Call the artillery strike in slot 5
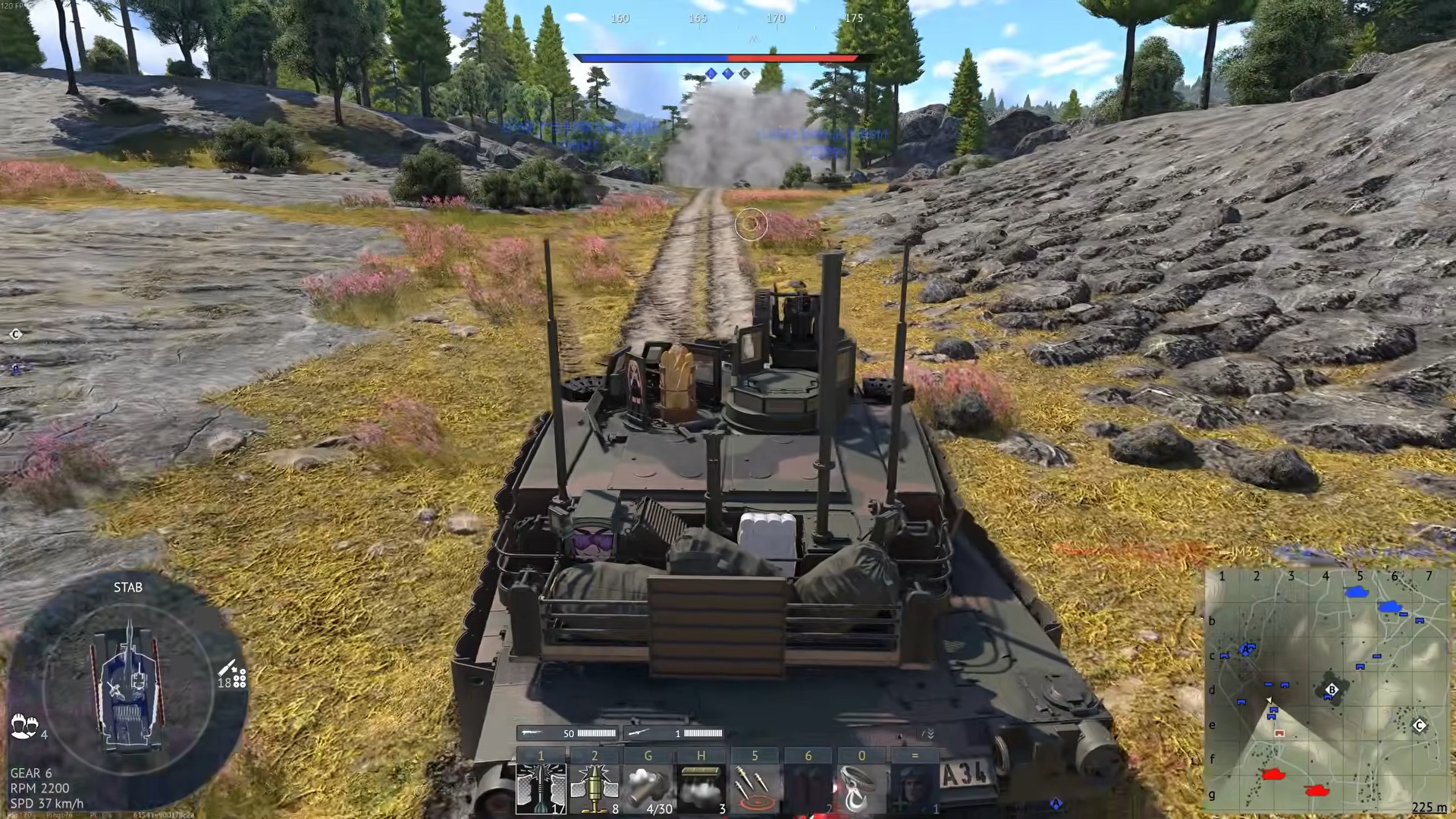Viewport: 1456px width, 819px height. (754, 786)
